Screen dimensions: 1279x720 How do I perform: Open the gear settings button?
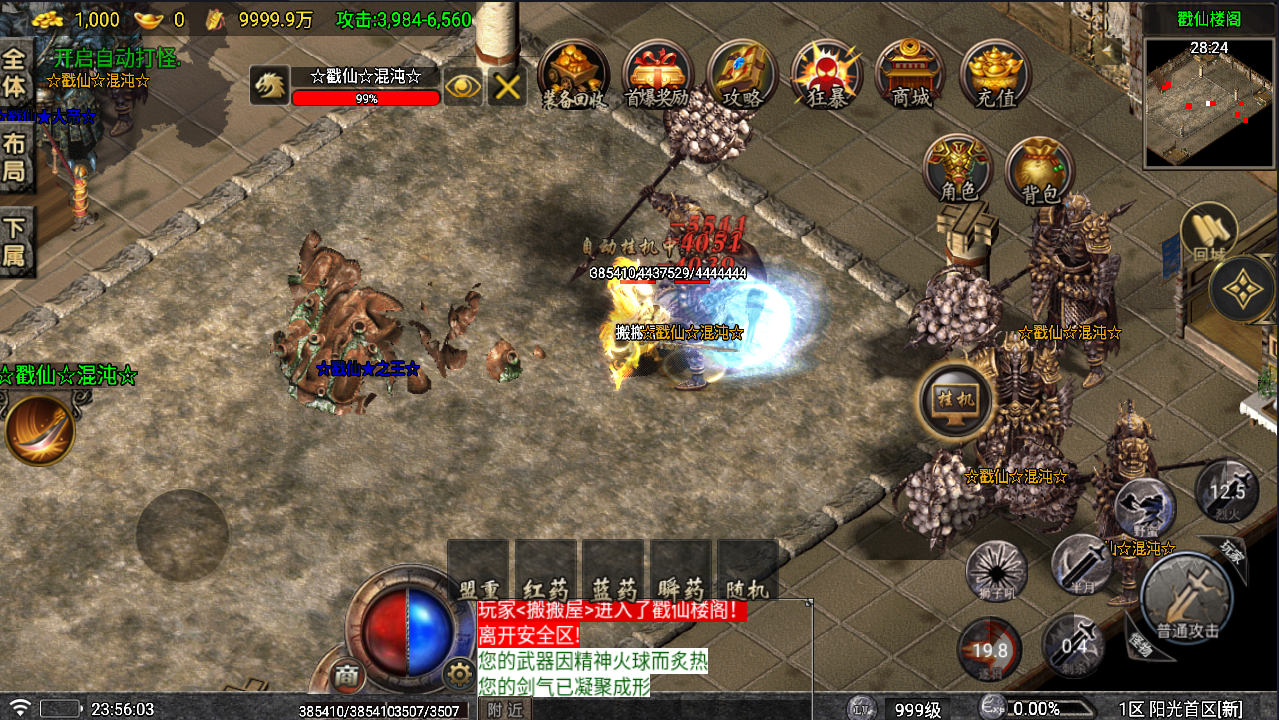click(459, 673)
